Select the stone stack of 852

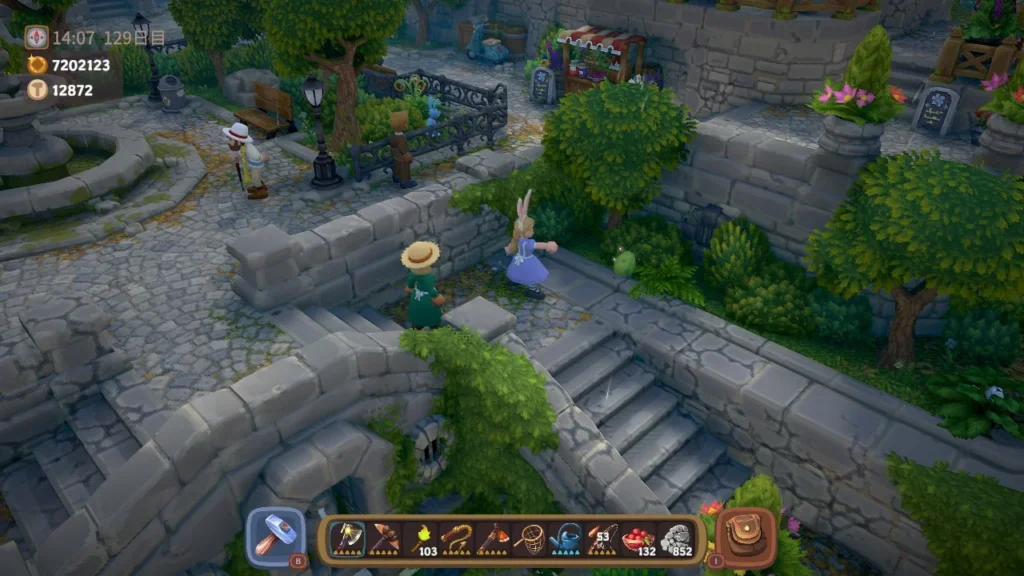tap(675, 538)
